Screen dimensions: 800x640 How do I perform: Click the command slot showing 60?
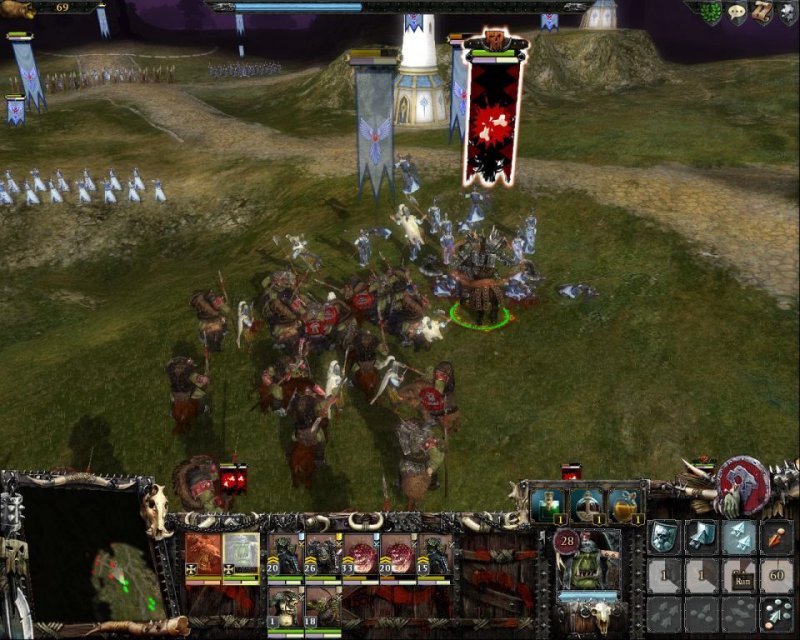777,575
